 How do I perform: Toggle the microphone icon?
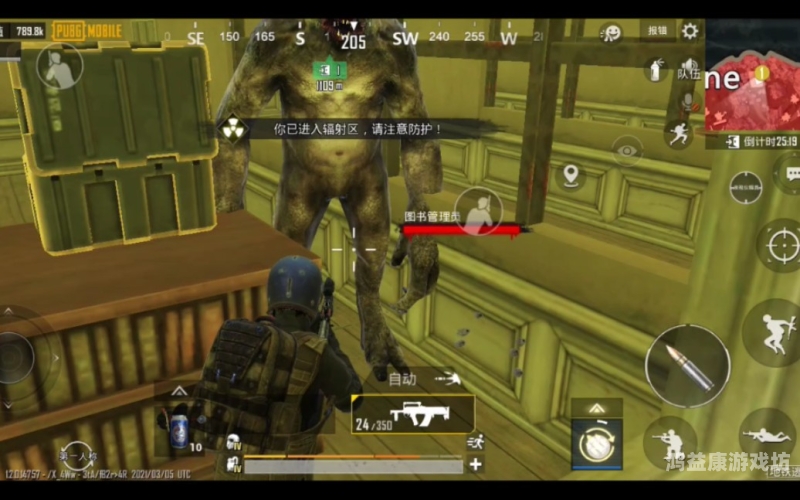[687, 102]
